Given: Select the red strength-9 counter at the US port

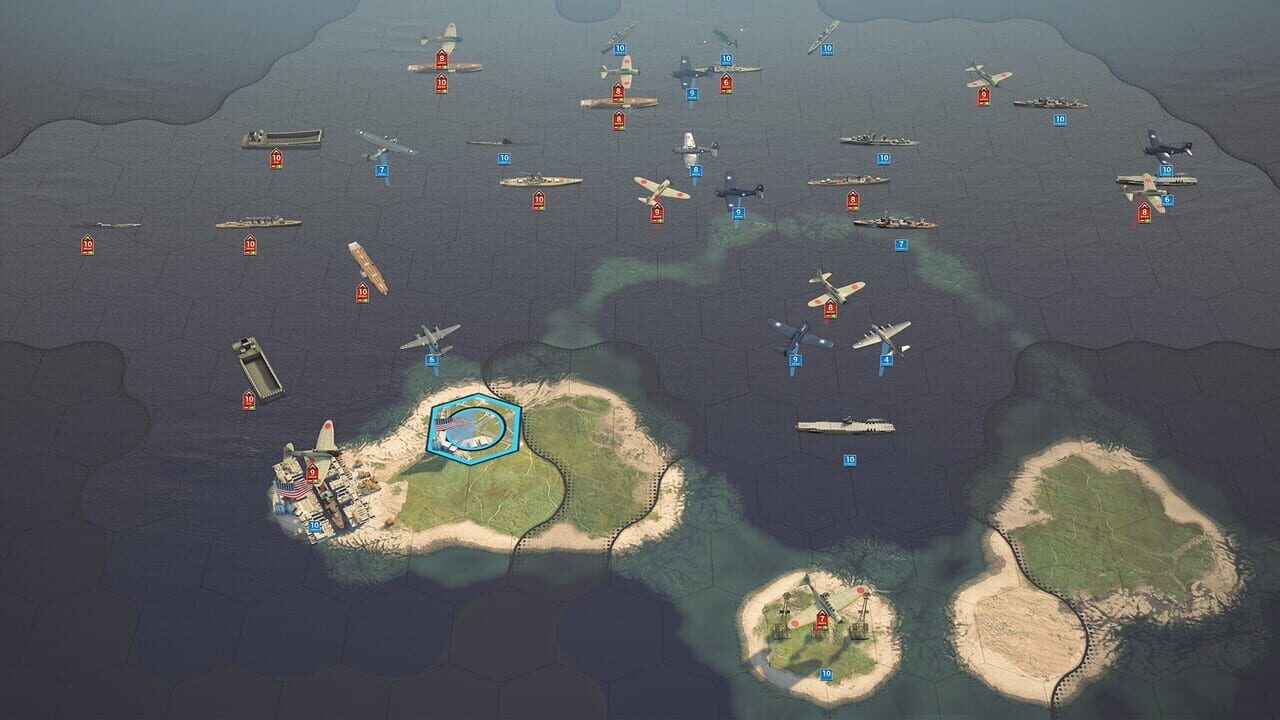Looking at the screenshot, I should tap(312, 473).
